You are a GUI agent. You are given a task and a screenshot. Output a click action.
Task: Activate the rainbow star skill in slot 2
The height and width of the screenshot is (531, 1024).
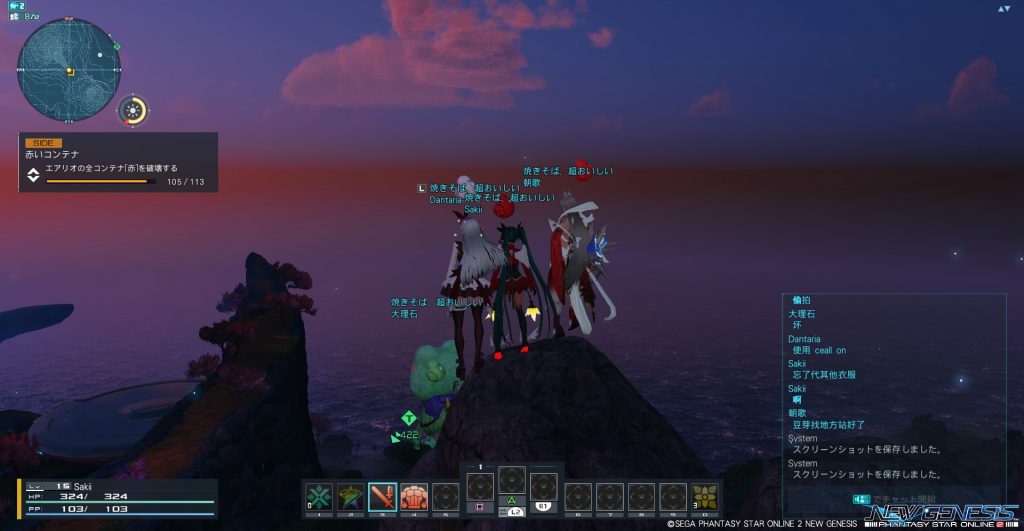[350, 497]
